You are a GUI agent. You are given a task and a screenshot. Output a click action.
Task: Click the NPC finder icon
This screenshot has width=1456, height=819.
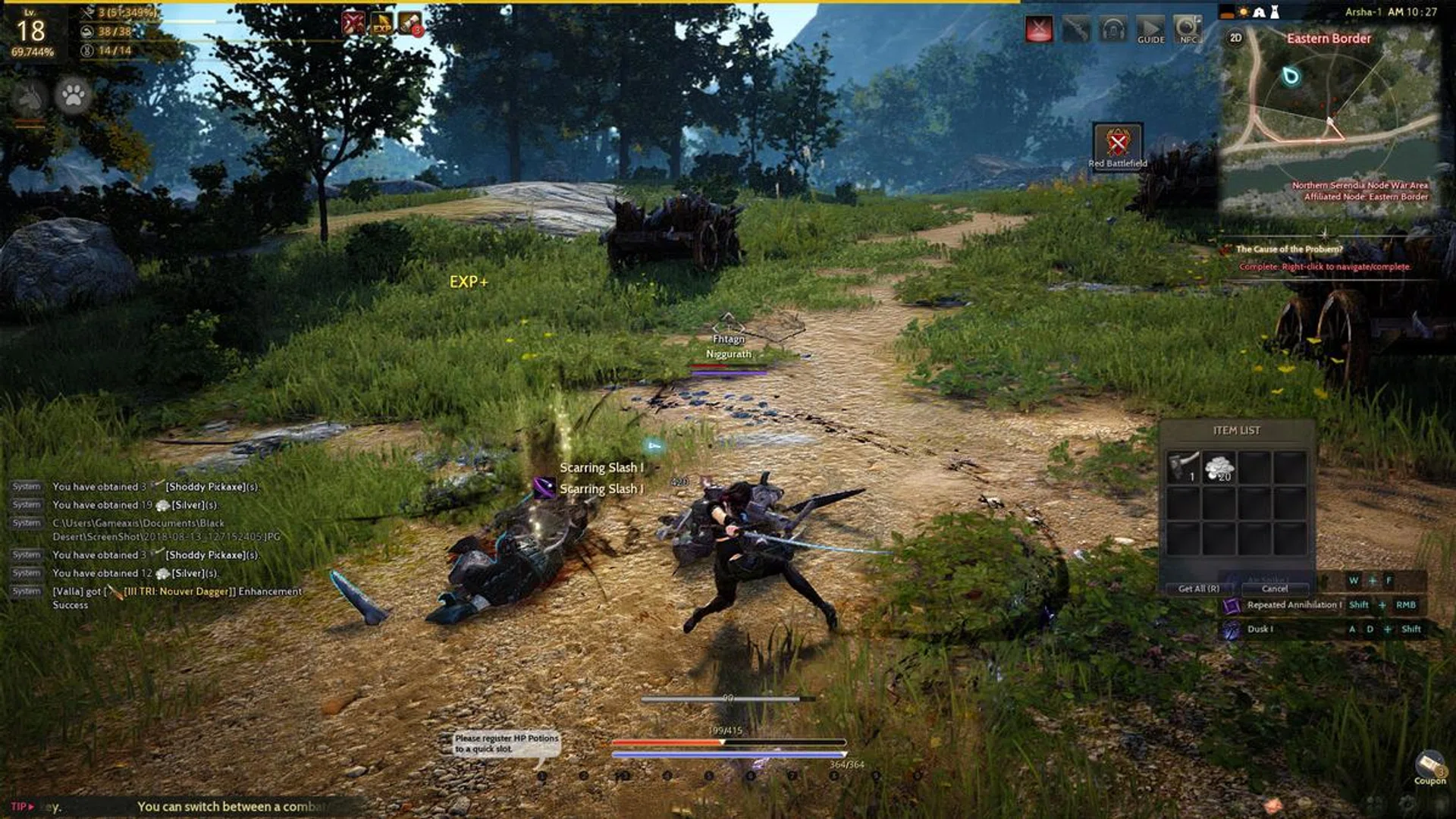point(1187,30)
